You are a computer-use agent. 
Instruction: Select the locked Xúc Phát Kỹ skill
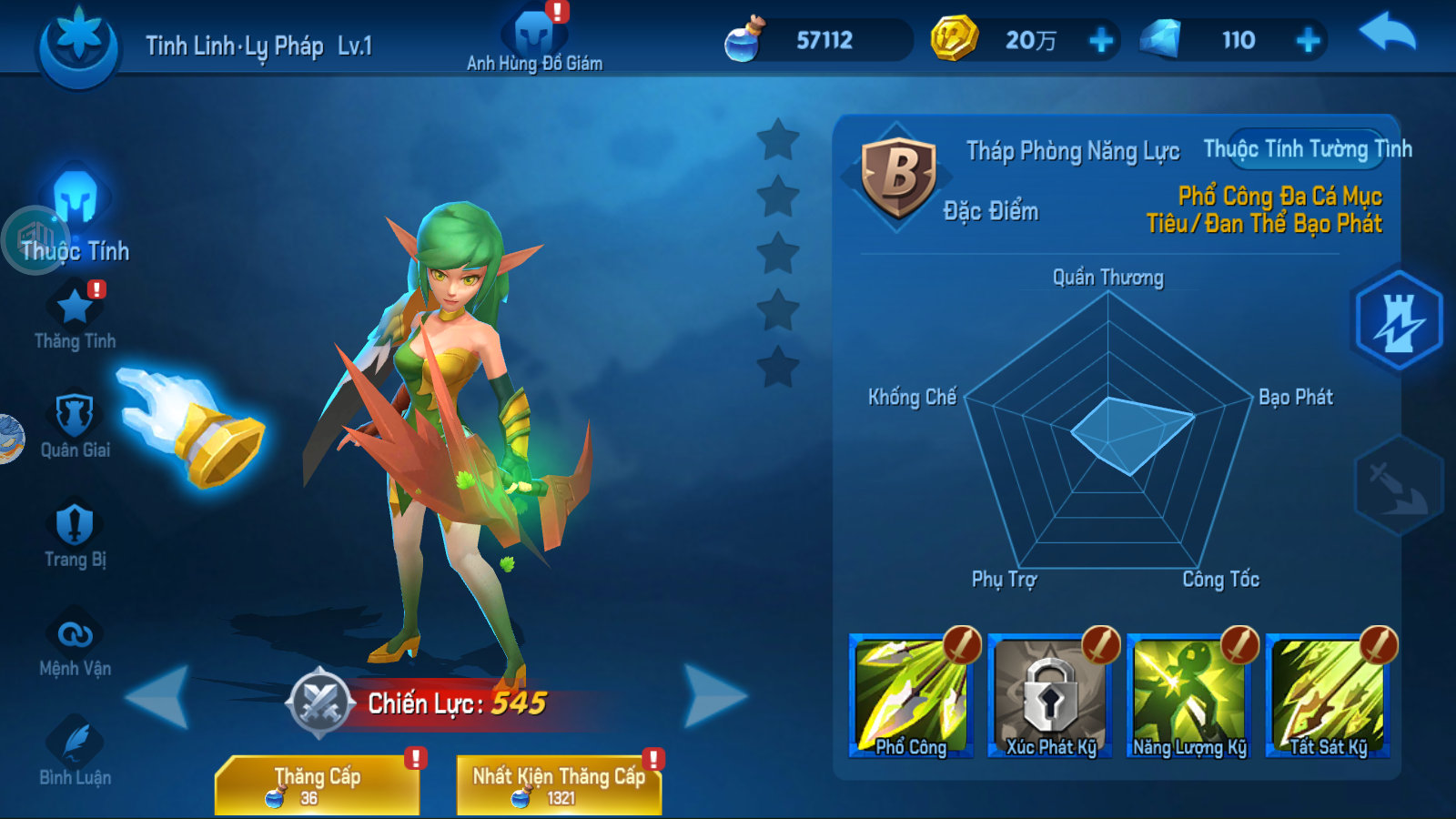pyautogui.click(x=1050, y=698)
